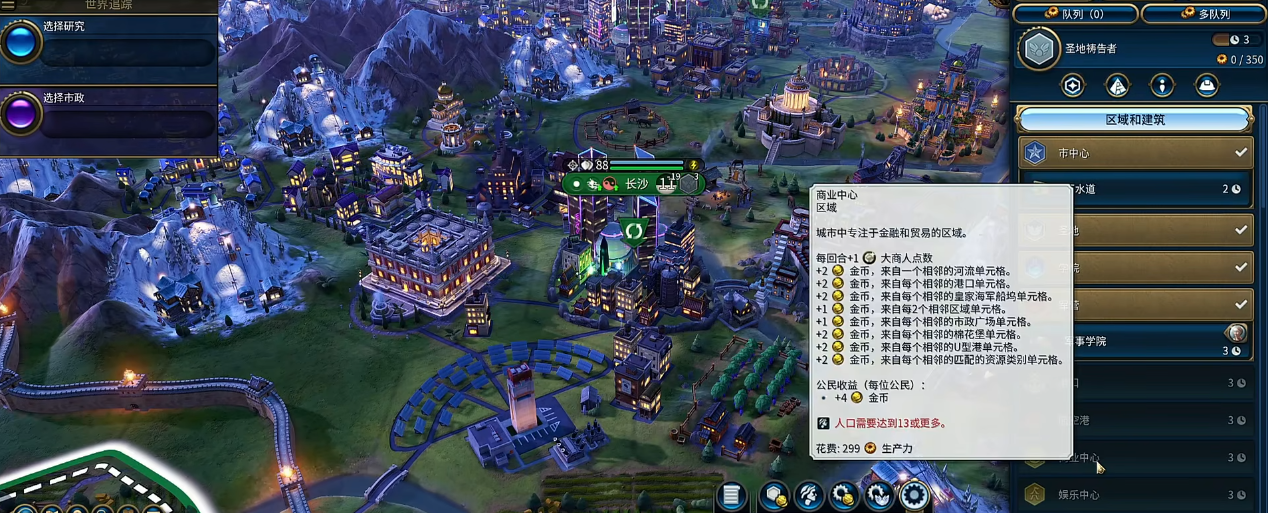Filter production by the unit pawn icon
The width and height of the screenshot is (1268, 513).
(x=1161, y=86)
